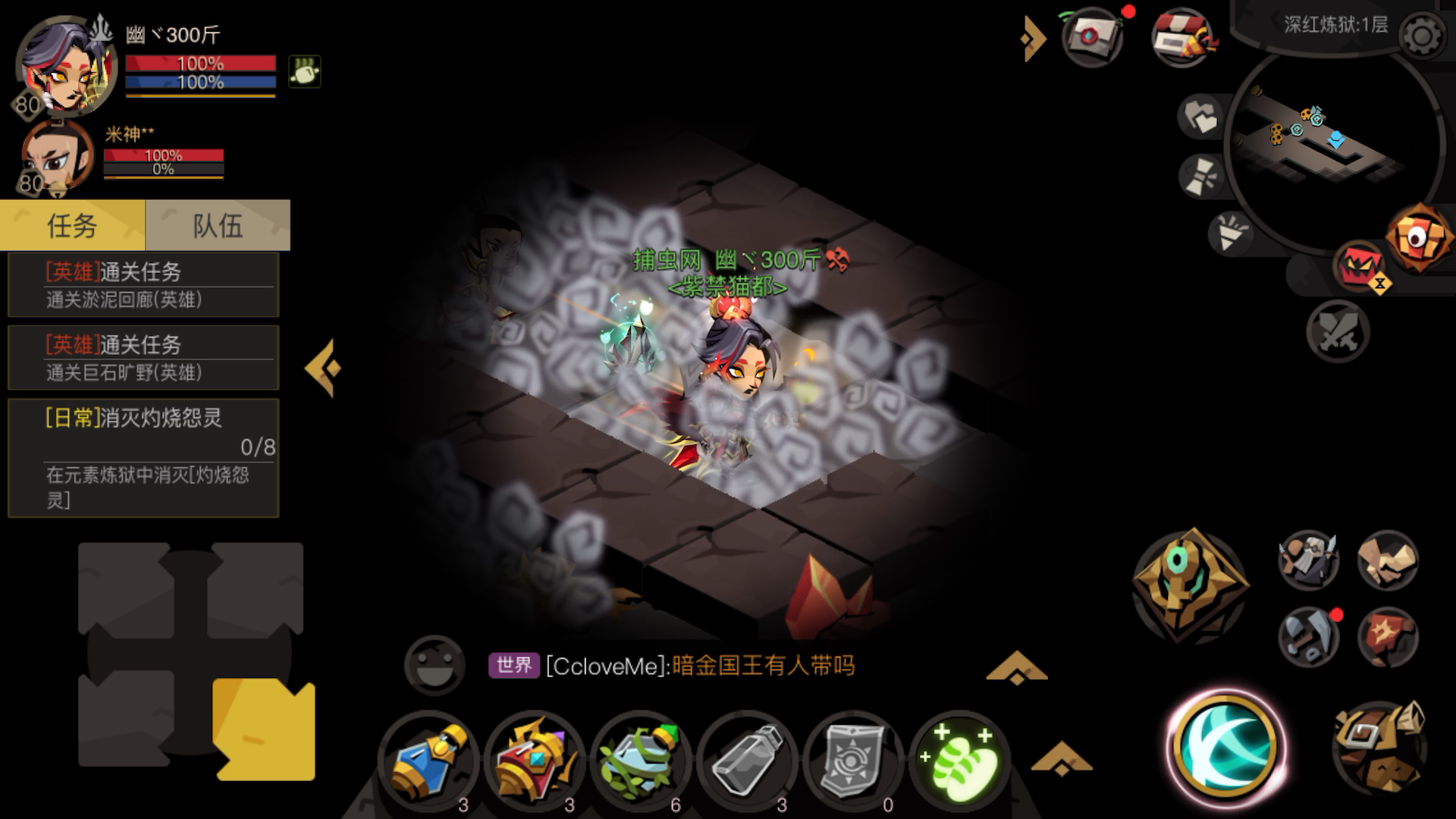Open the shop gift-box icon at top right
Screen dimensions: 1456x819
click(1181, 34)
